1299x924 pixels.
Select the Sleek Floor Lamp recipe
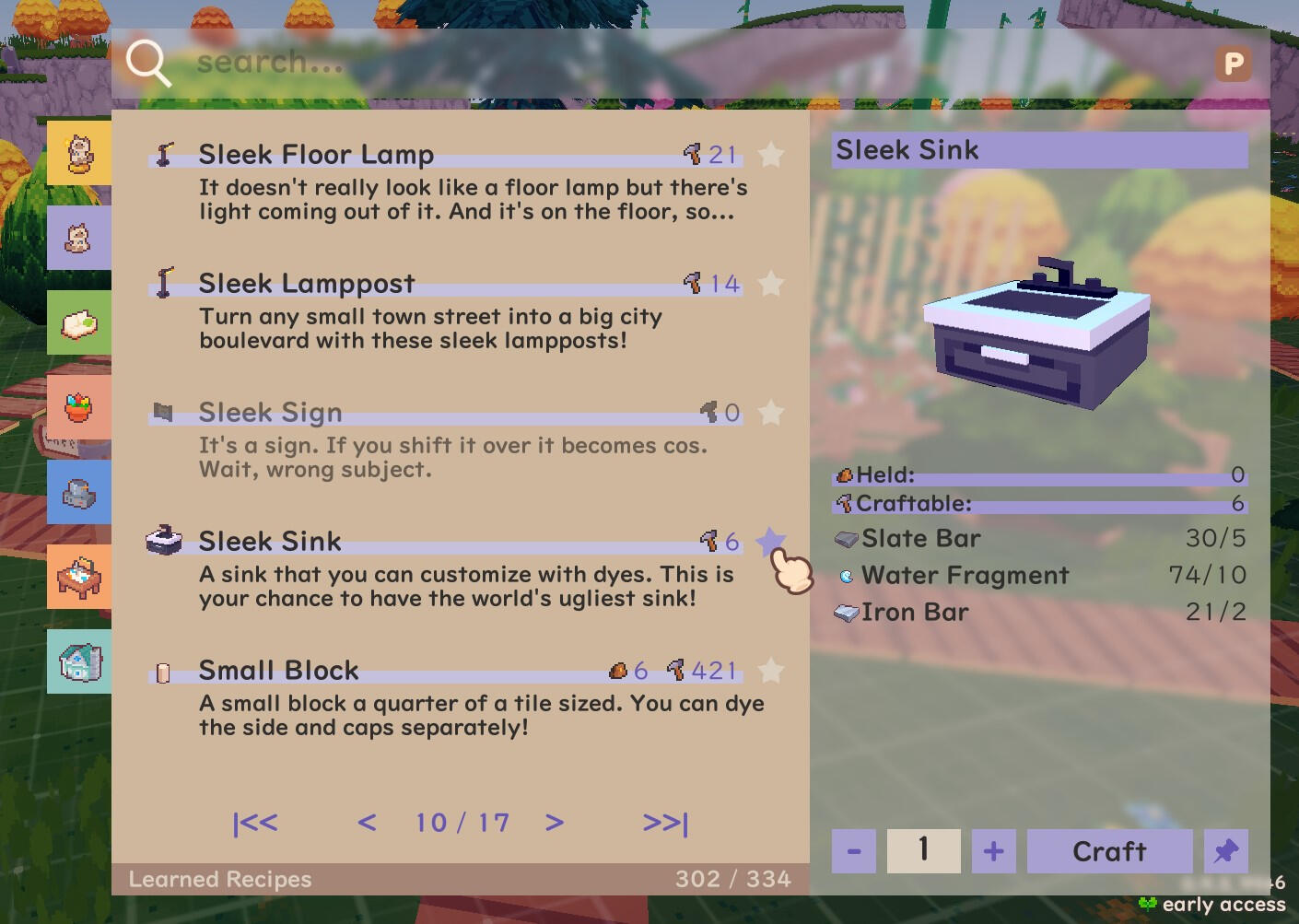point(316,155)
